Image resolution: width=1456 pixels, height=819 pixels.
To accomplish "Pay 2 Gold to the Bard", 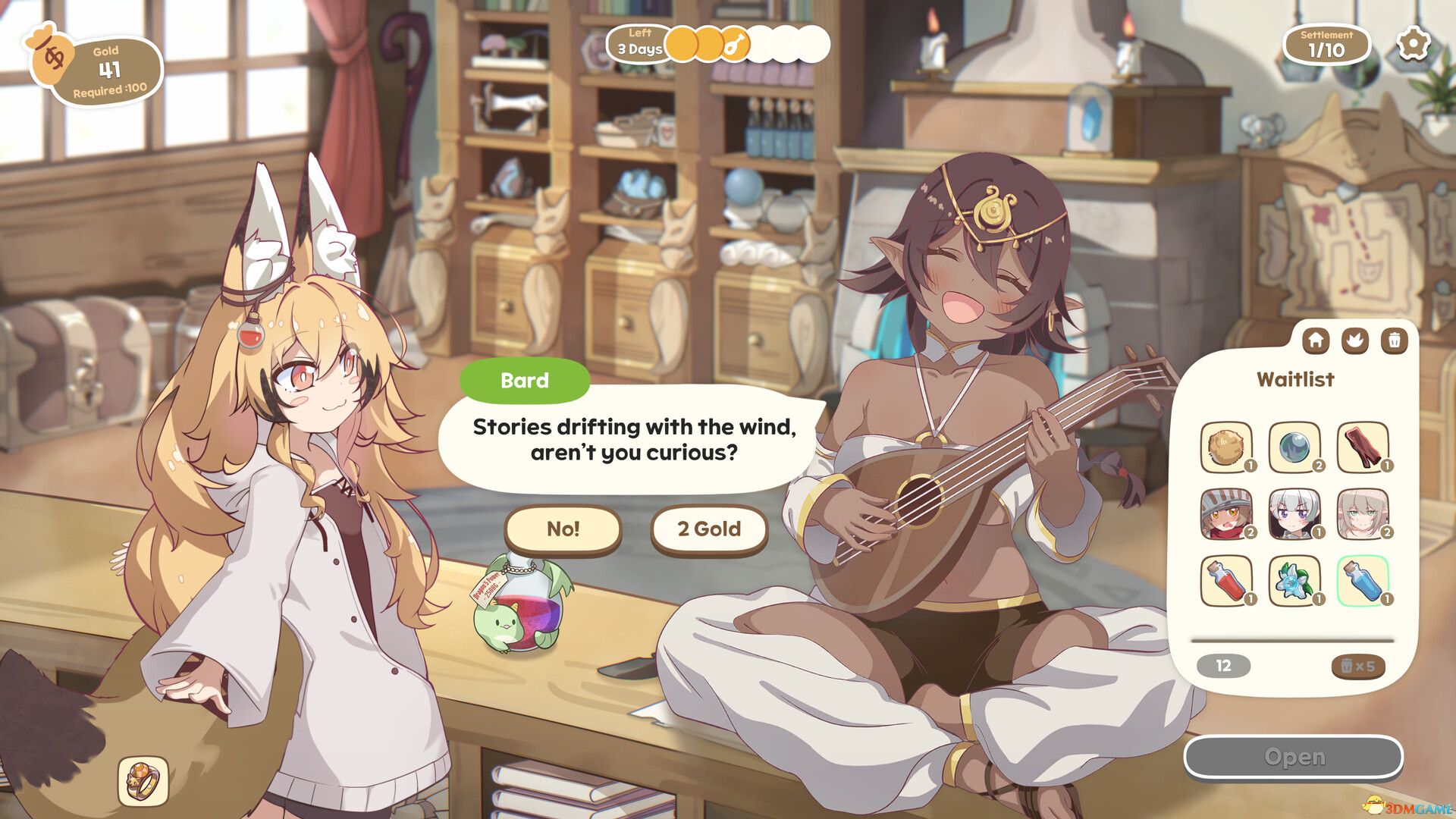I will point(708,530).
